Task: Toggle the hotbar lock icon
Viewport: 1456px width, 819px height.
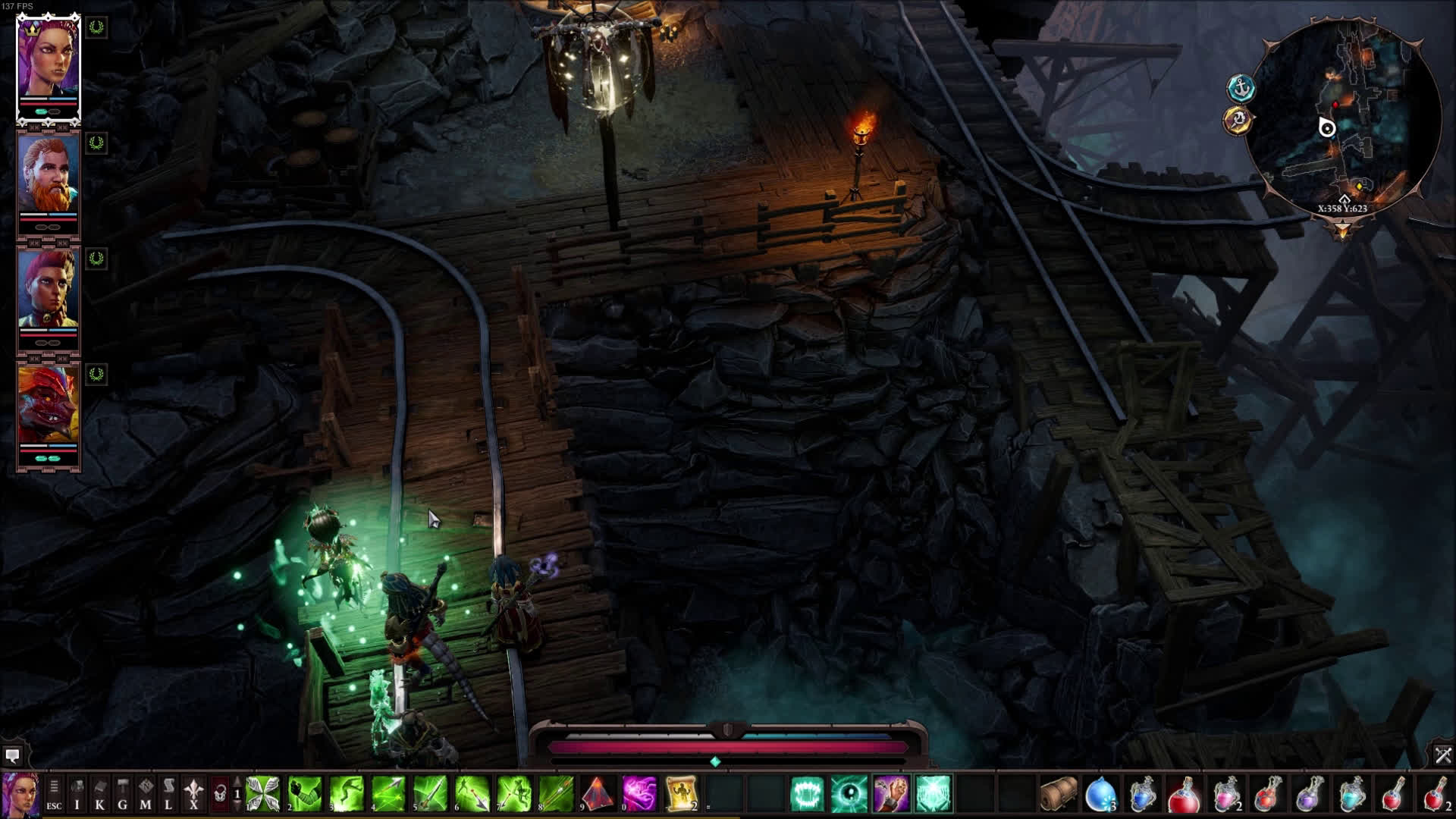Action: (x=219, y=794)
